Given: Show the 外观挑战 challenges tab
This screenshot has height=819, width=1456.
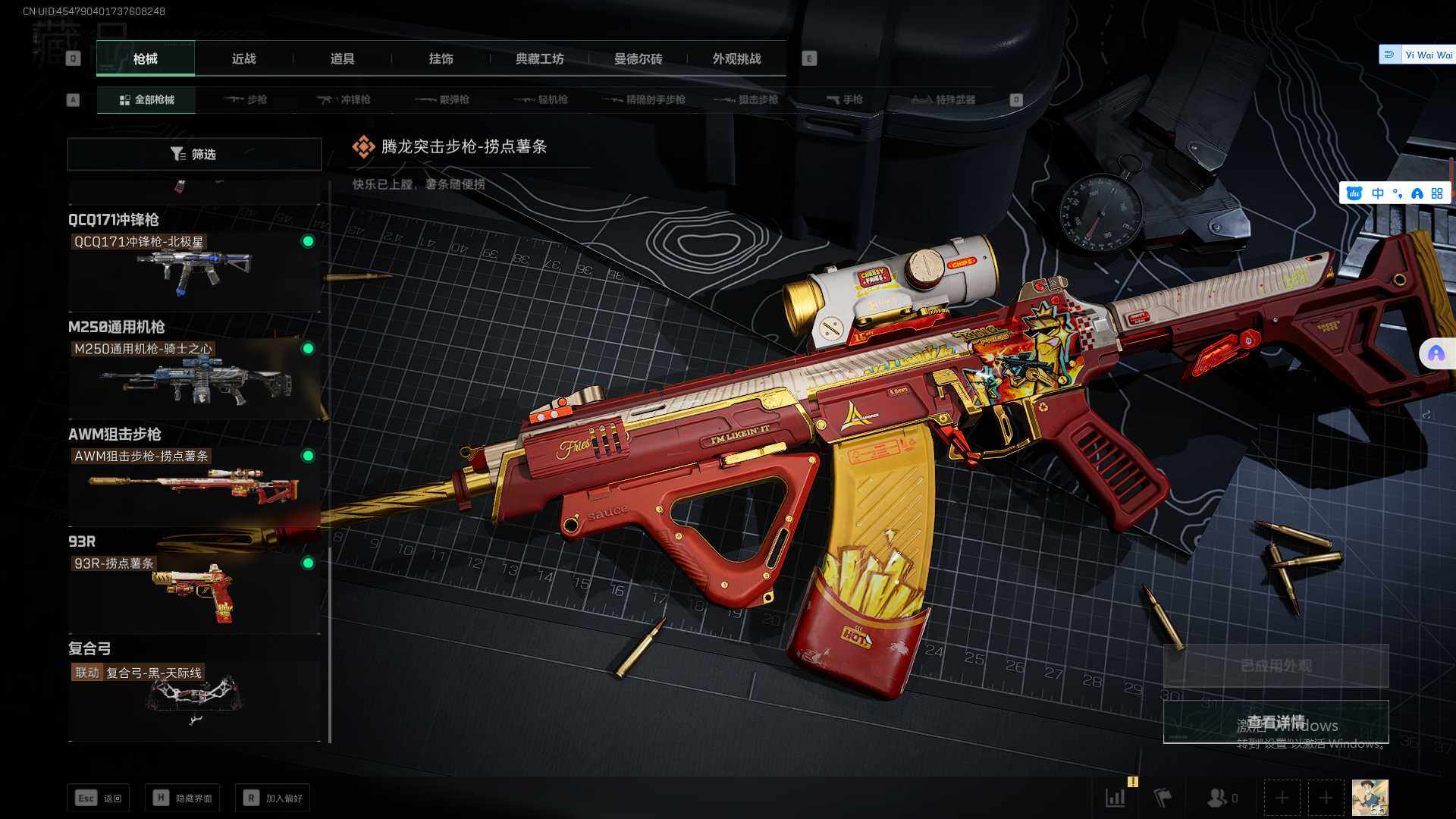Looking at the screenshot, I should [x=736, y=59].
